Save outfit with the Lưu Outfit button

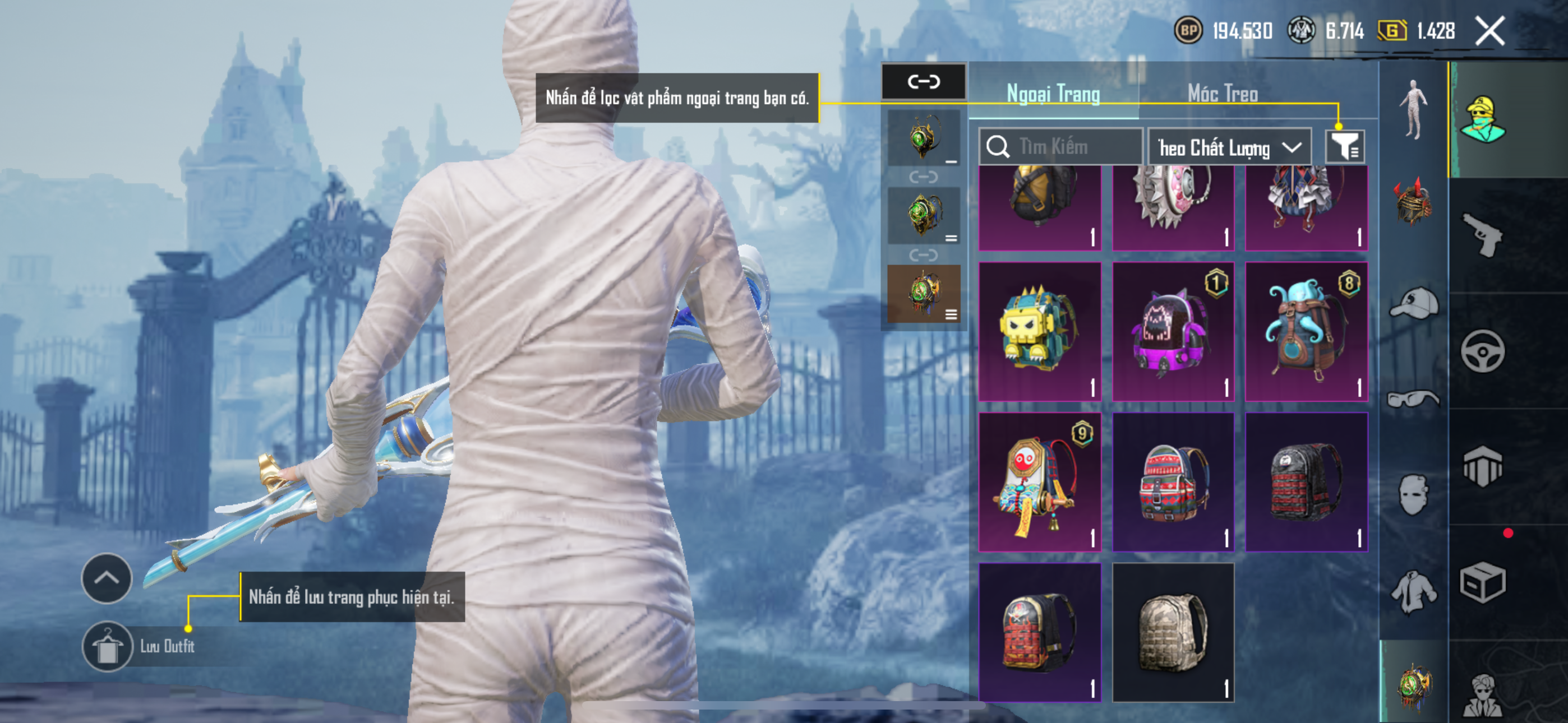[107, 646]
